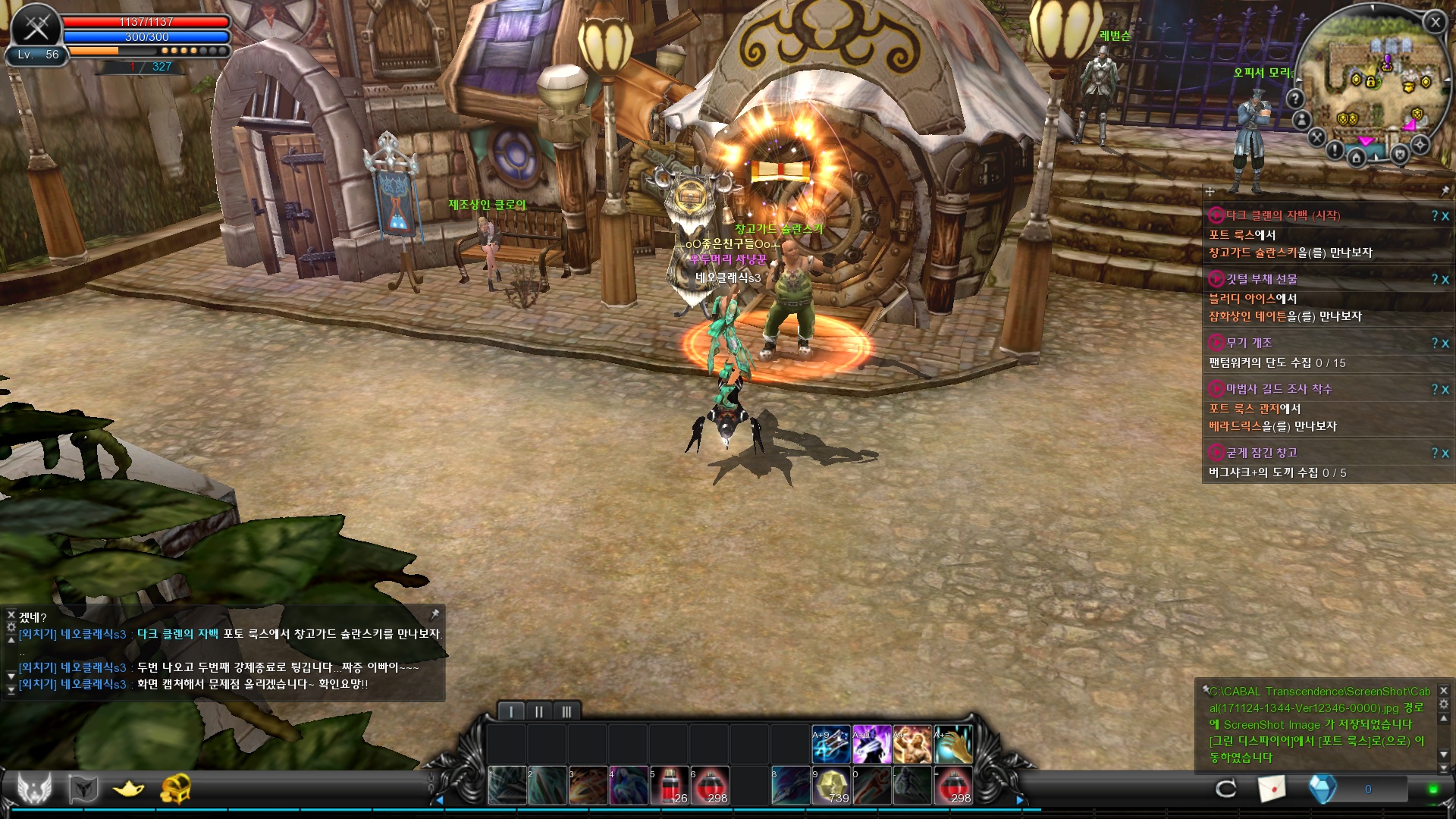1456x819 pixels.
Task: Use the red potion vial in slot 5
Action: pos(670,786)
